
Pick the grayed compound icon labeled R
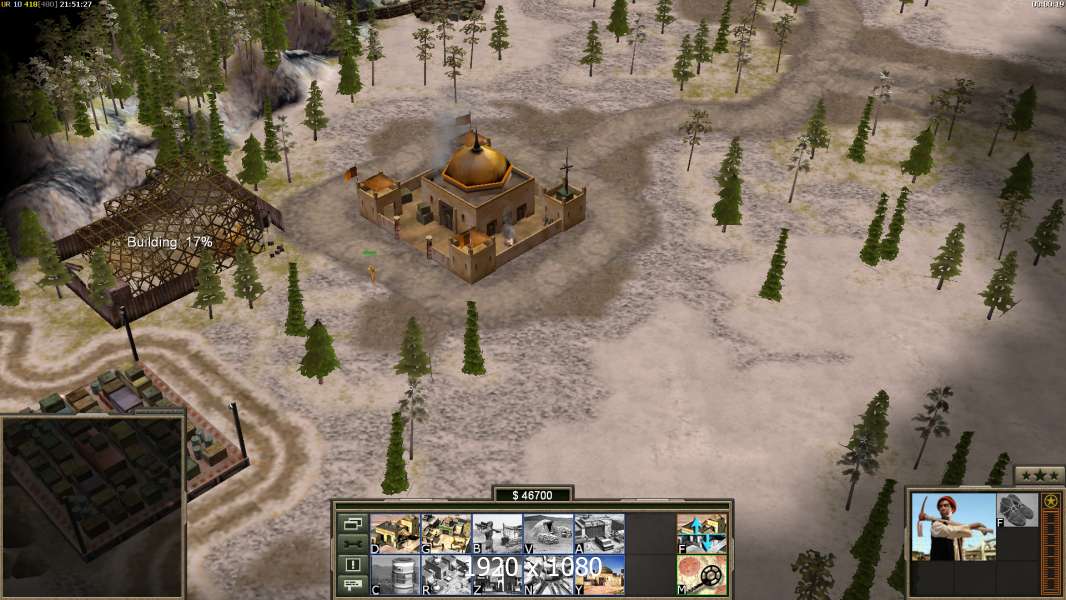click(446, 575)
